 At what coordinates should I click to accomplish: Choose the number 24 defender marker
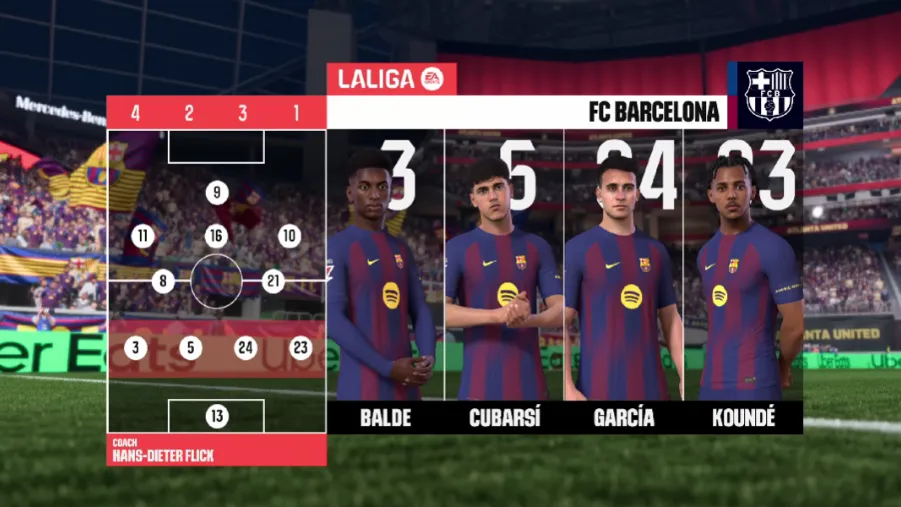point(245,348)
